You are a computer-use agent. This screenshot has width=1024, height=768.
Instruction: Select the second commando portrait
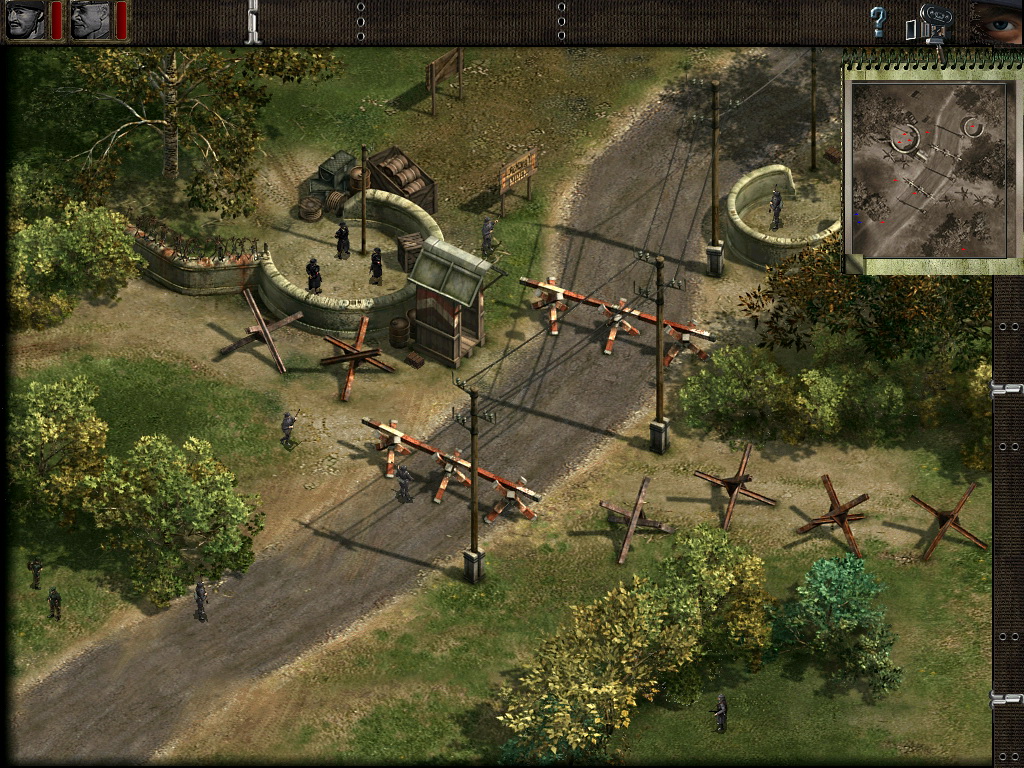point(90,20)
